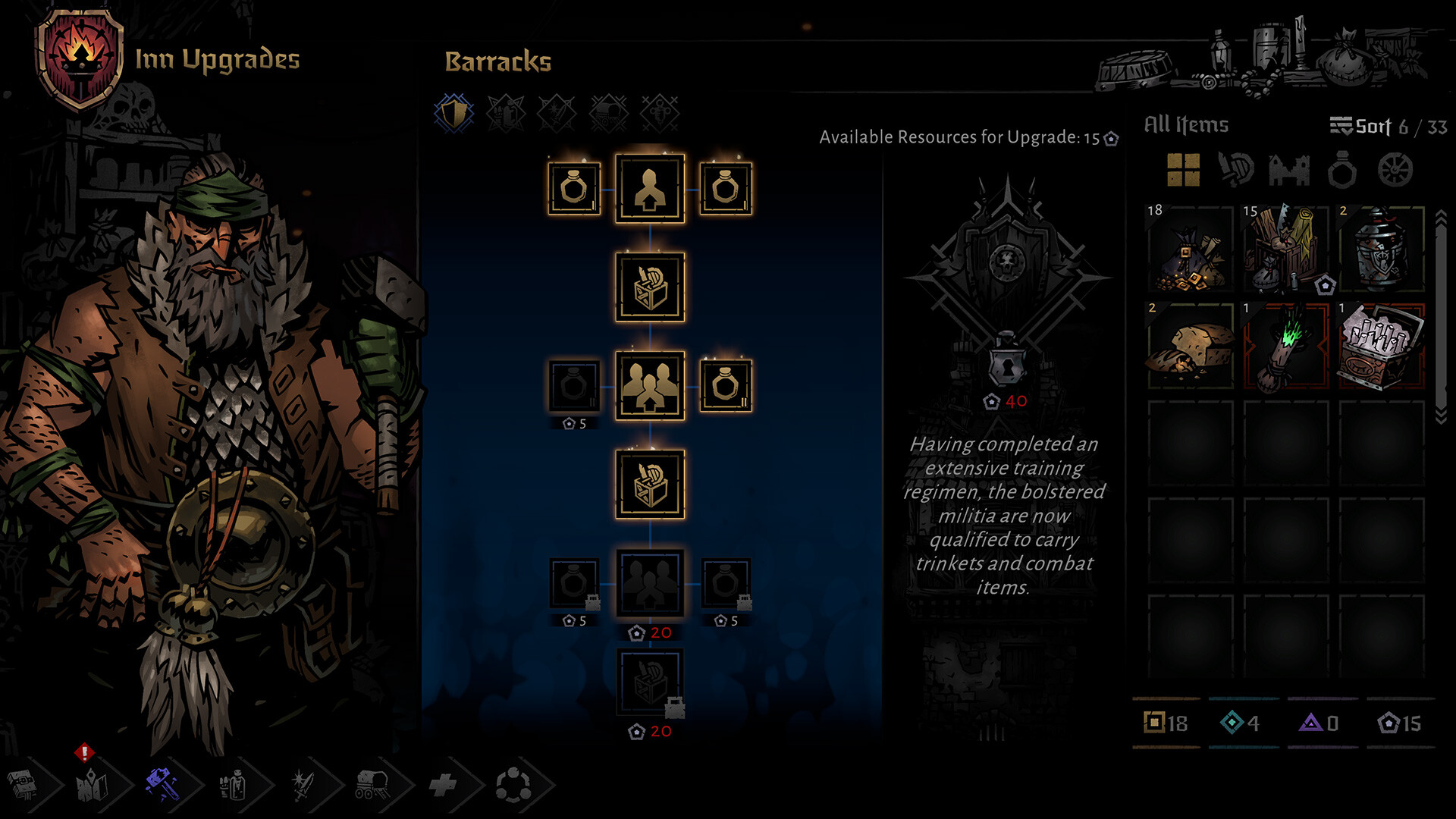This screenshot has width=1456, height=819.
Task: Select the shield Barracks upgrade category icon
Action: (x=452, y=112)
